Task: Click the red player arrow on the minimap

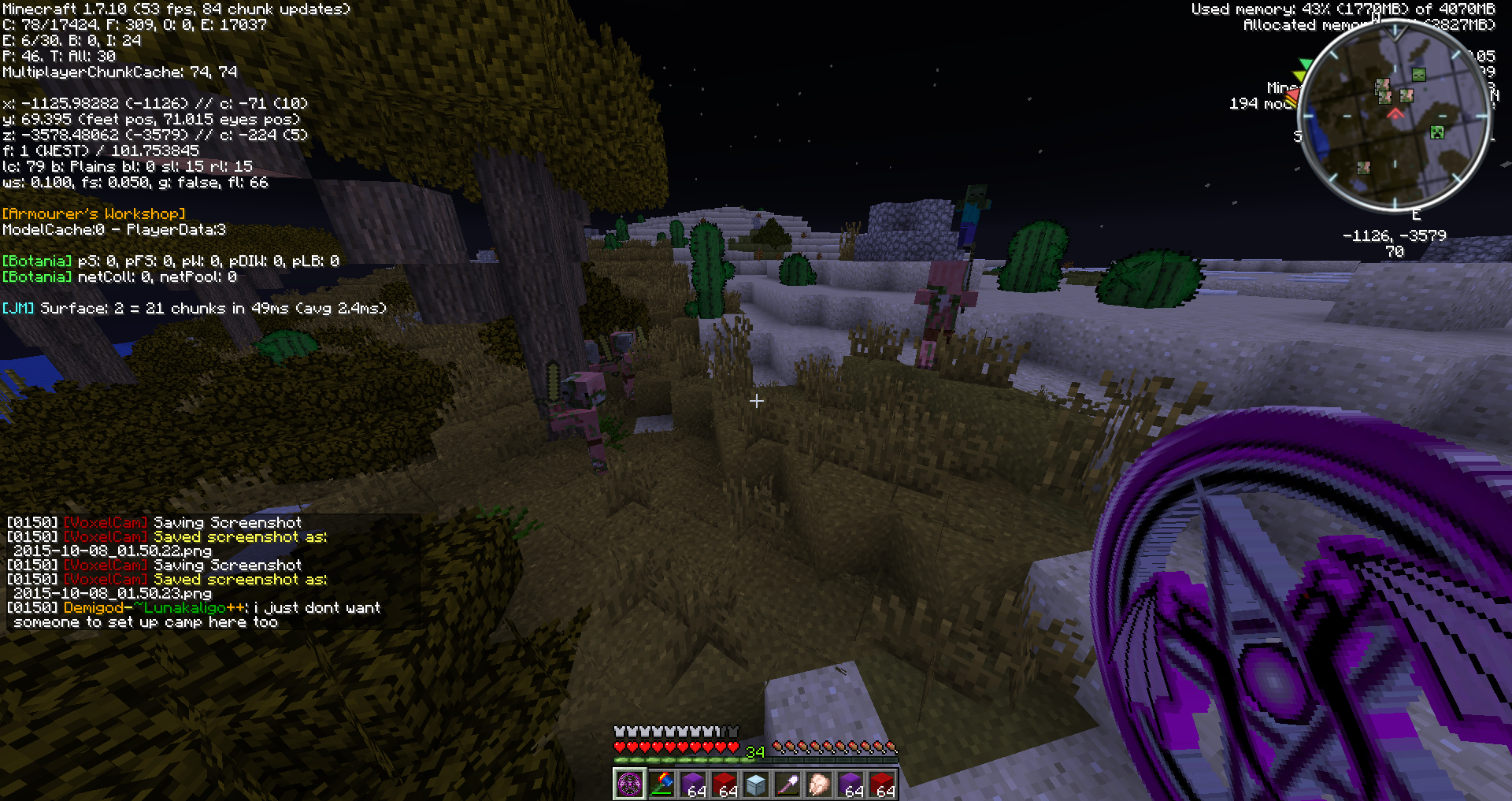Action: coord(1395,114)
